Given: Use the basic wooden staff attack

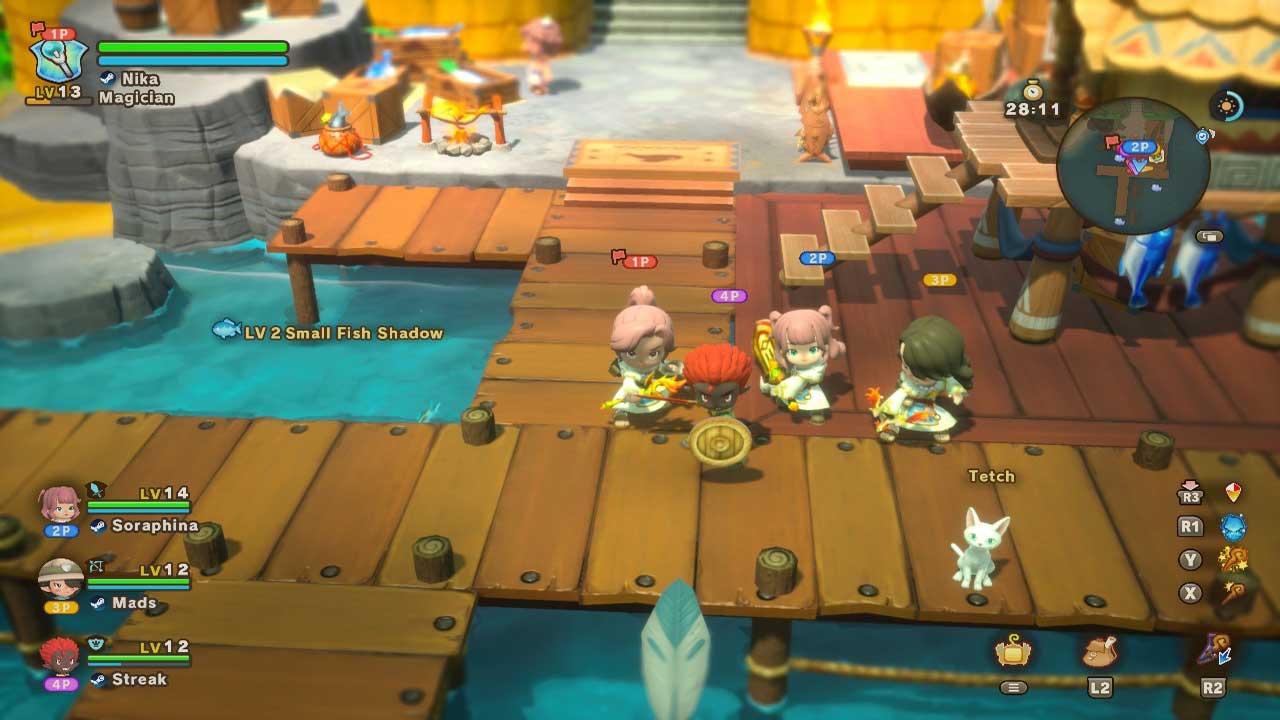Looking at the screenshot, I should (x=1233, y=593).
